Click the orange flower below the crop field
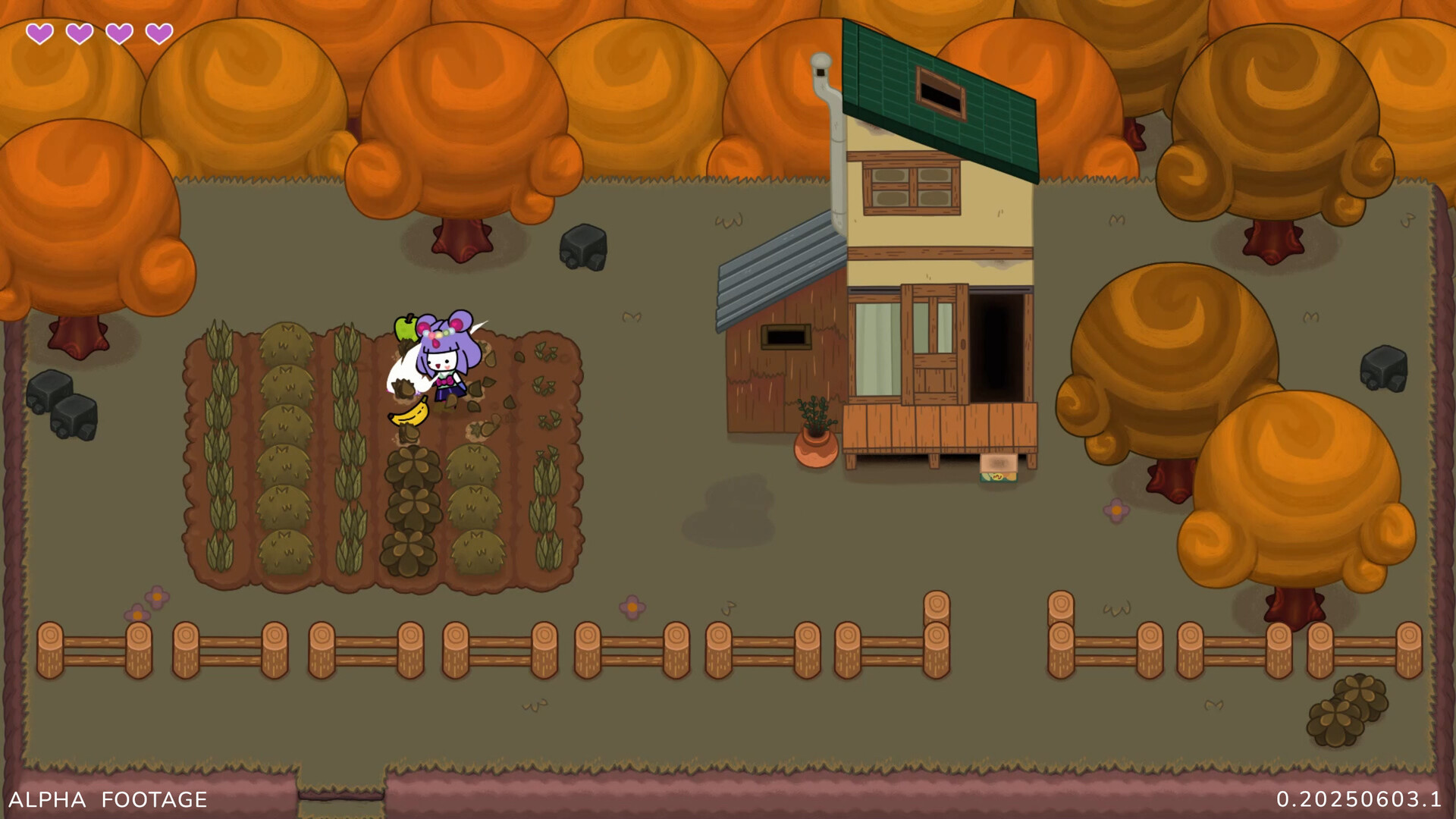 631,608
